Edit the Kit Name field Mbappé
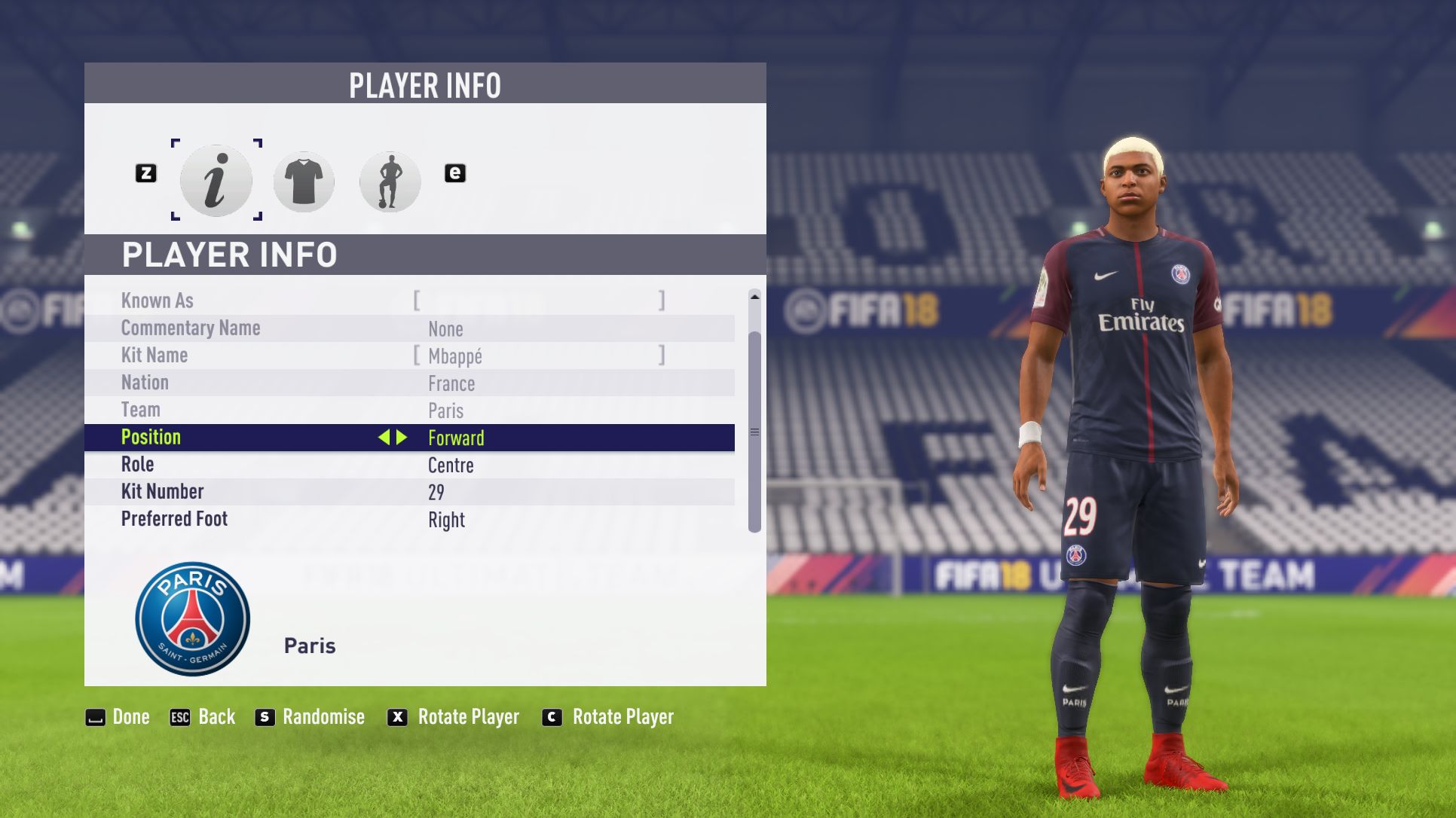 pos(538,356)
